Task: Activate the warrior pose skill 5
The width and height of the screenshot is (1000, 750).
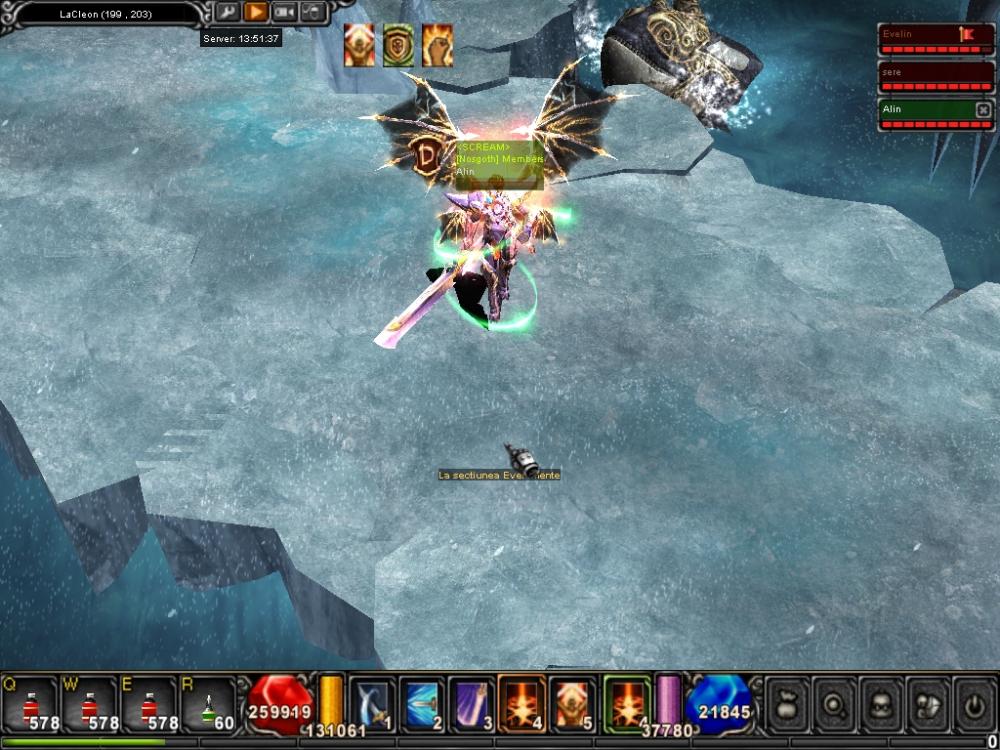Action: coord(572,703)
